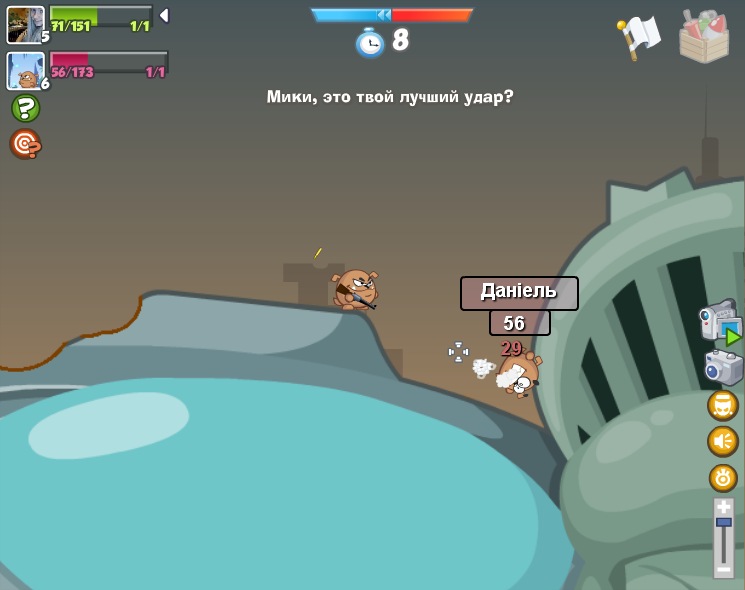Select the pink team player avatar
This screenshot has width=745, height=590.
tap(25, 71)
